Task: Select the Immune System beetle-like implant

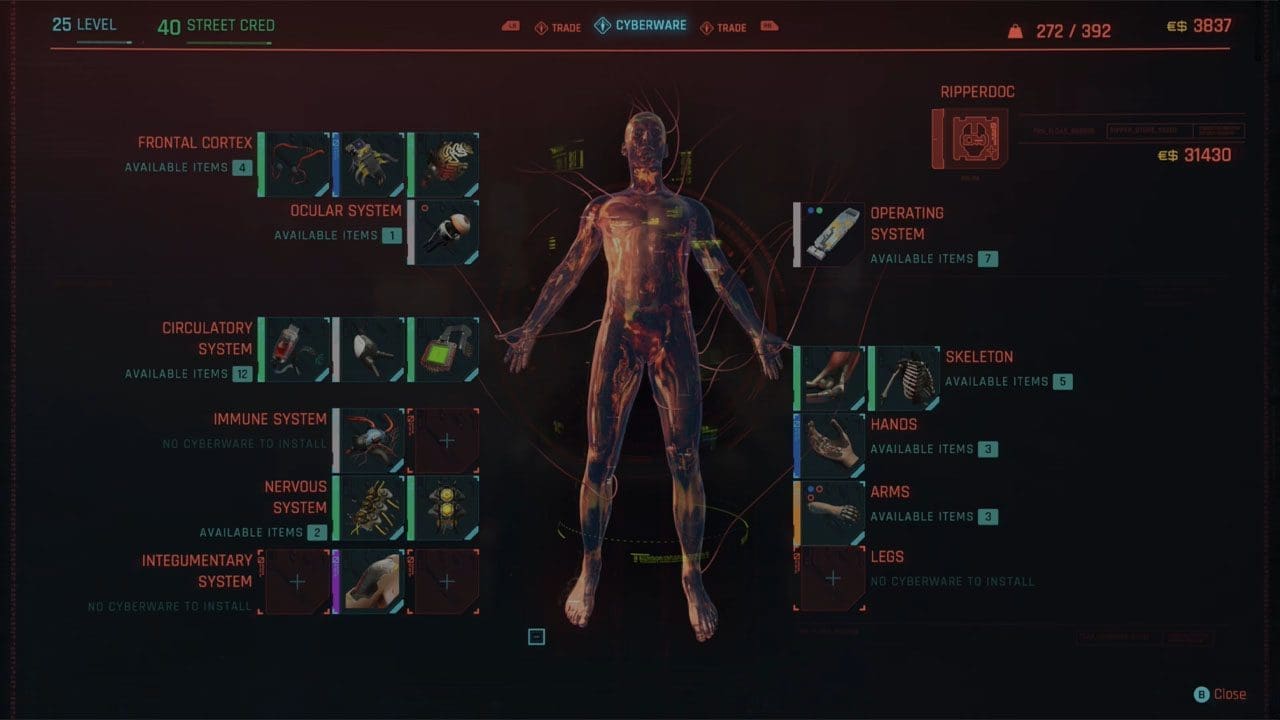Action: pyautogui.click(x=370, y=438)
